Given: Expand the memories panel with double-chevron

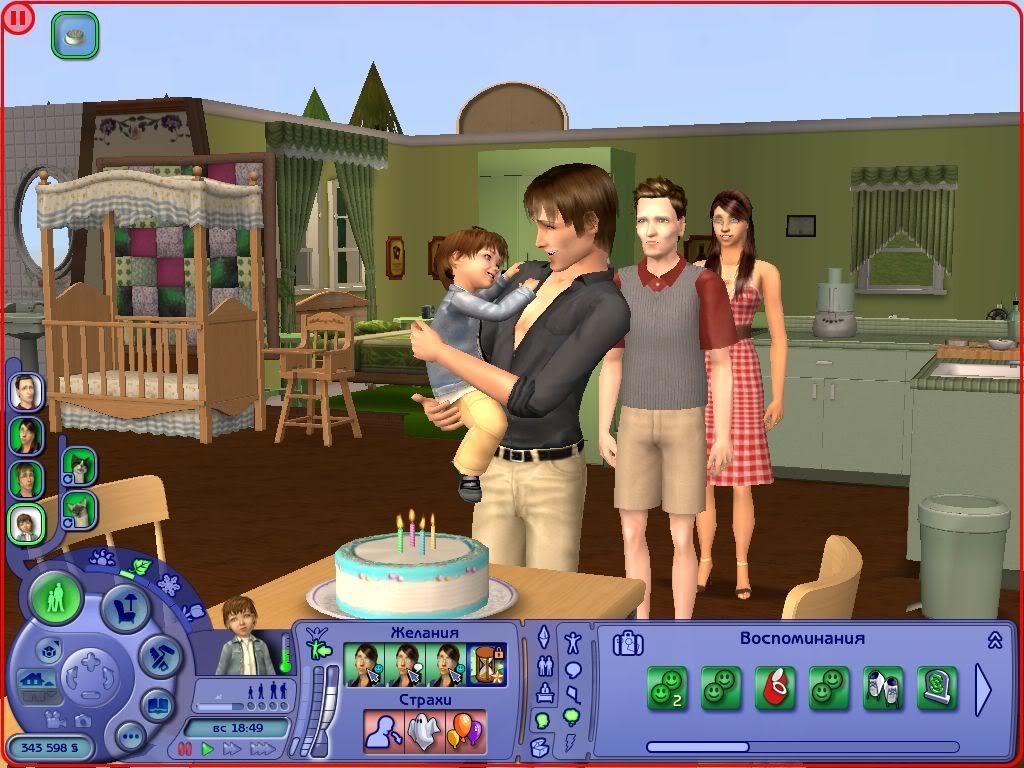Looking at the screenshot, I should pyautogui.click(x=995, y=640).
